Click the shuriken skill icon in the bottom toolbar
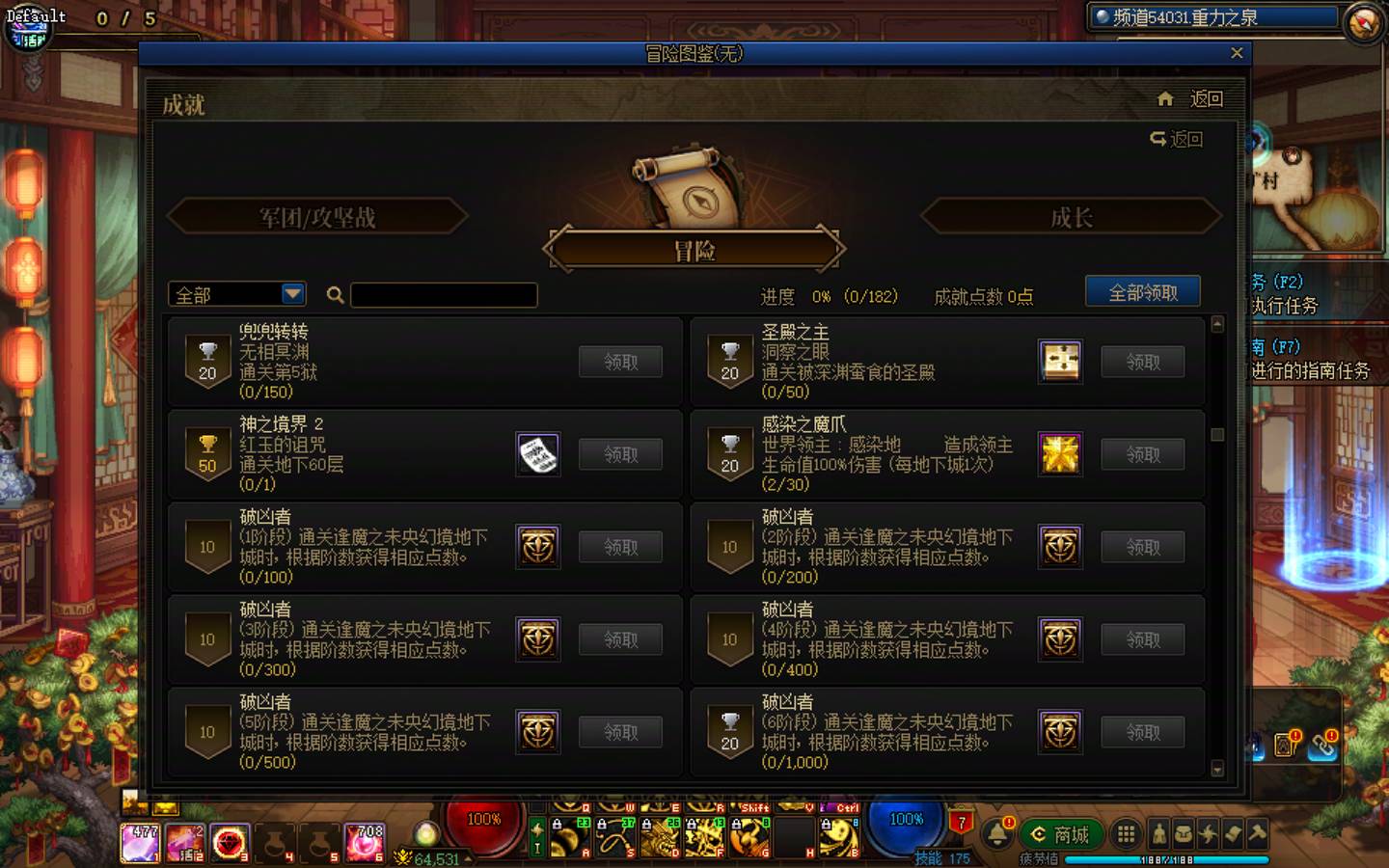Image resolution: width=1389 pixels, height=868 pixels. point(1209,833)
